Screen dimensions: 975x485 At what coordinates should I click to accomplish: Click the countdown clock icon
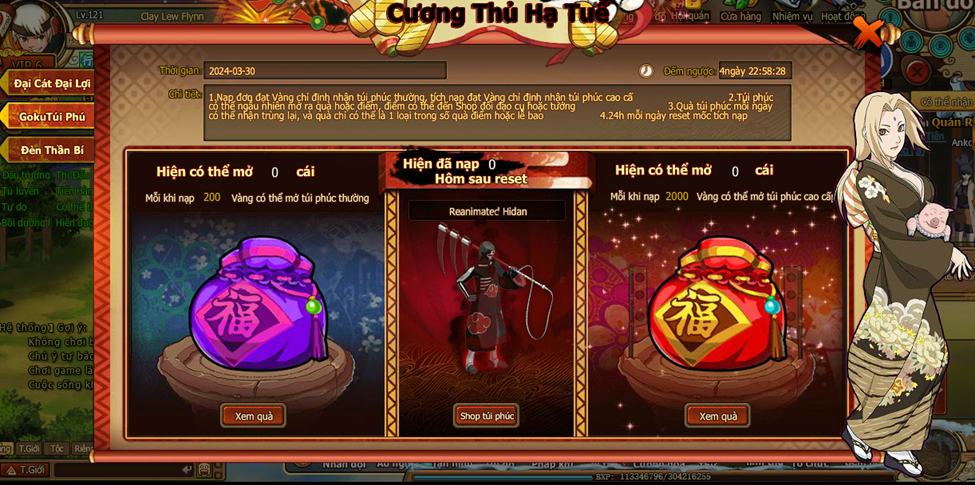click(646, 71)
